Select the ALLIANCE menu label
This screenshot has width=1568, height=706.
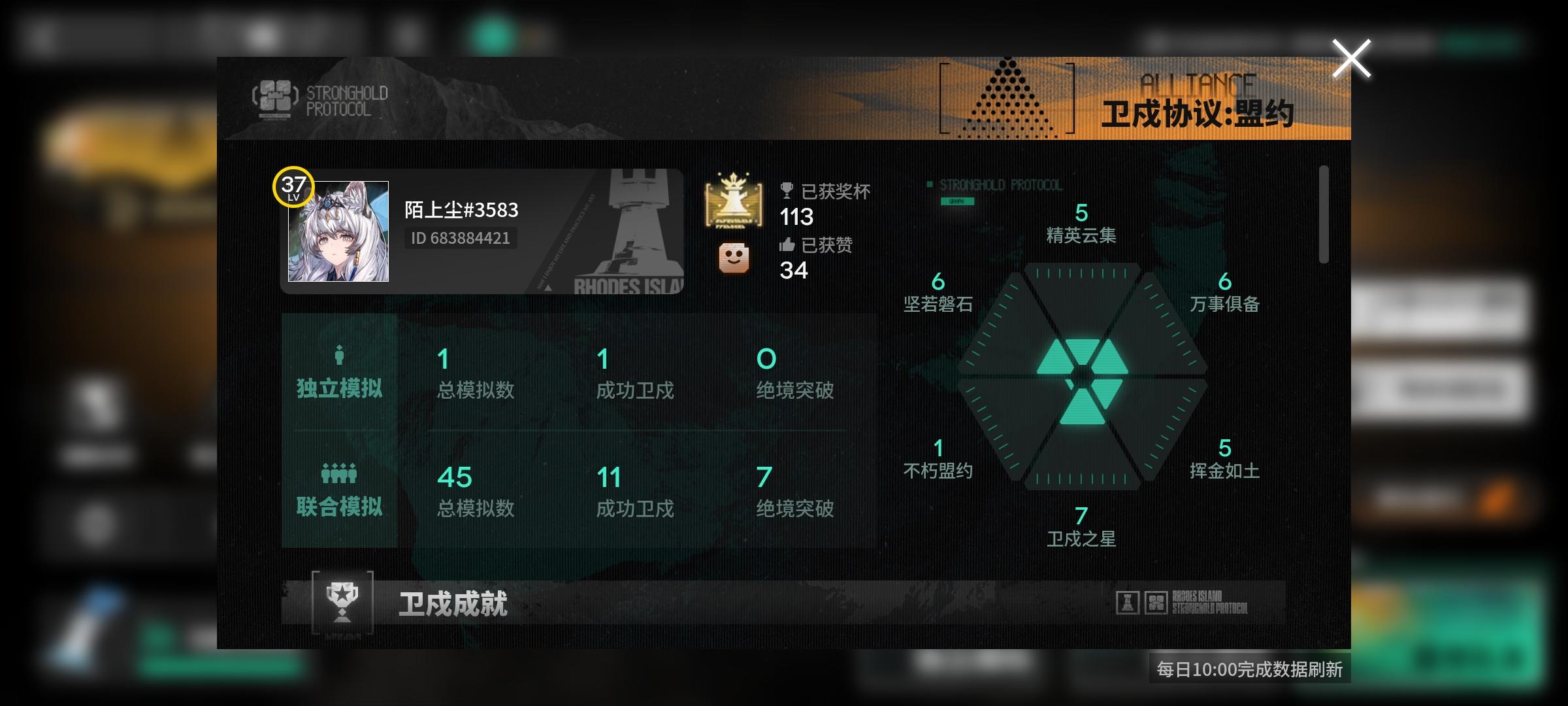tap(1197, 83)
